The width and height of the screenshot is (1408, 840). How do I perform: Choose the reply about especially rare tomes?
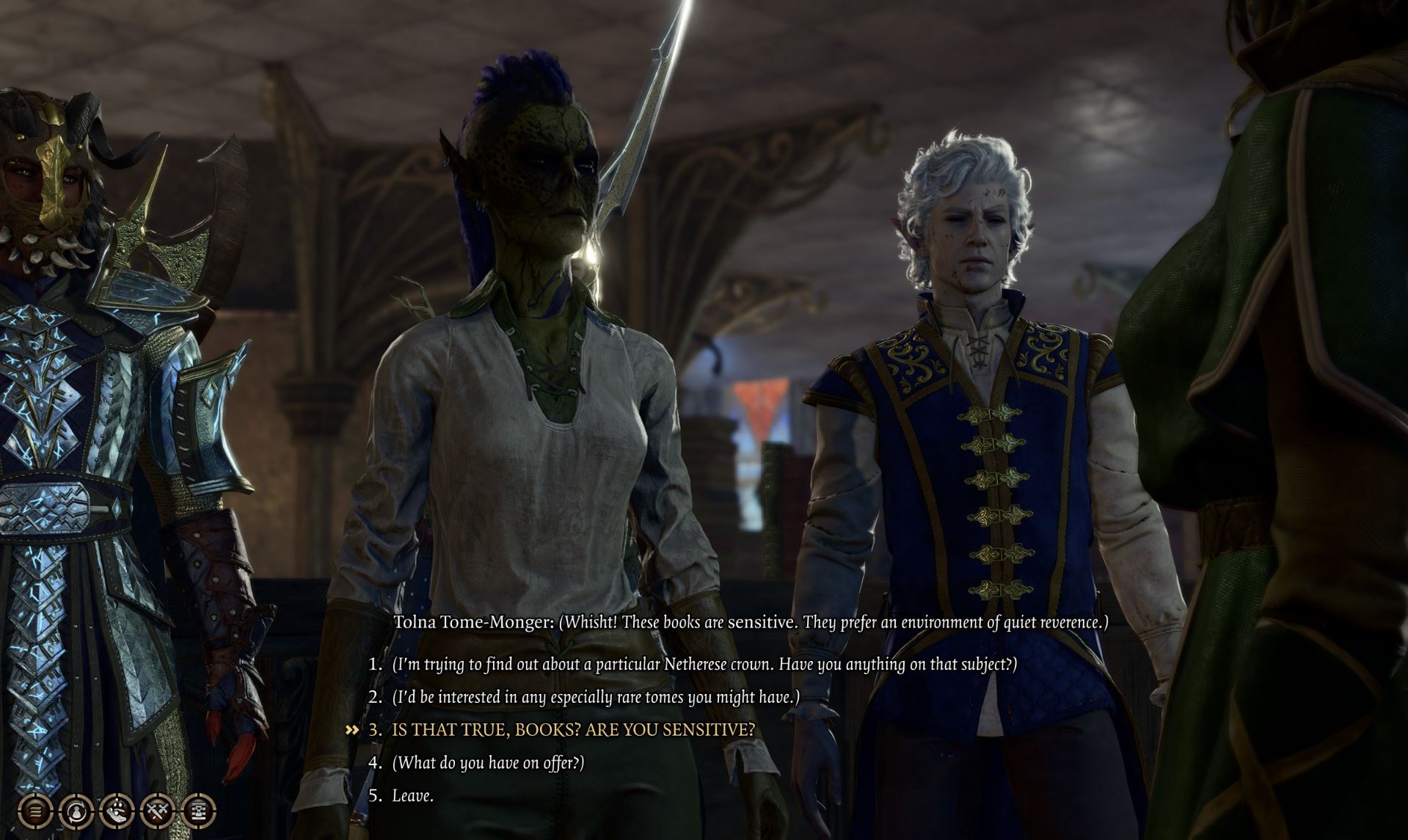[595, 697]
